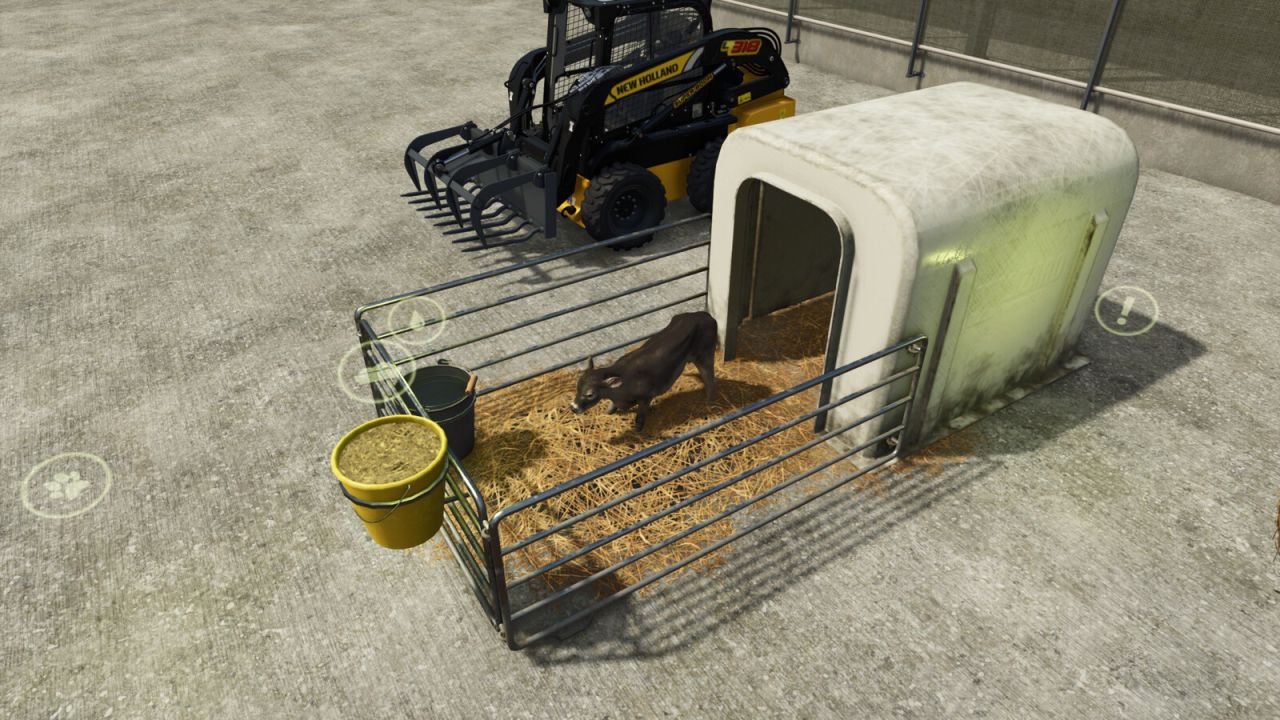Open the exclamation mark info marker

tap(1126, 310)
